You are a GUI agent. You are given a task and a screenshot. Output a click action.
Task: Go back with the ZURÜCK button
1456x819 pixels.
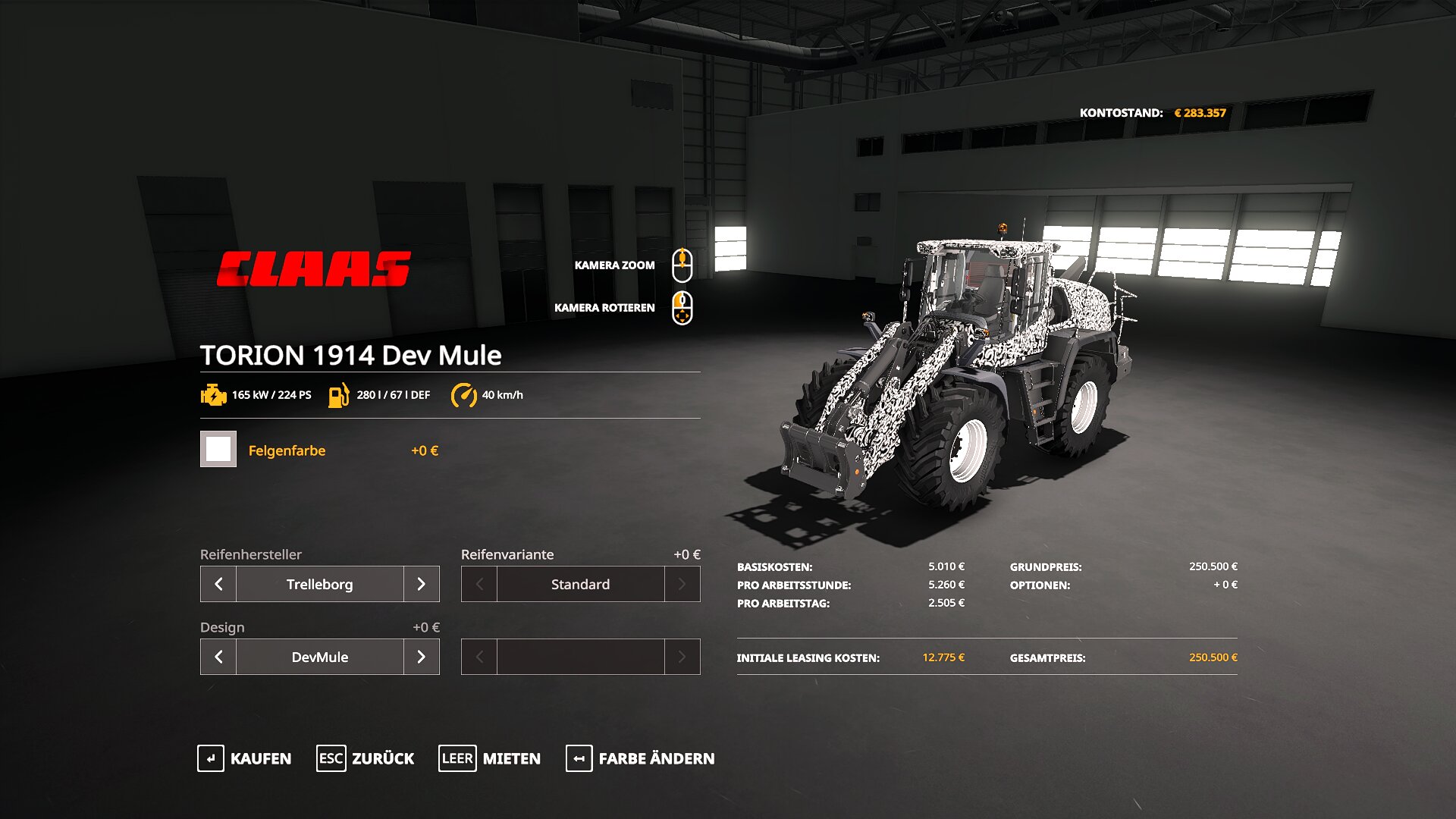366,758
